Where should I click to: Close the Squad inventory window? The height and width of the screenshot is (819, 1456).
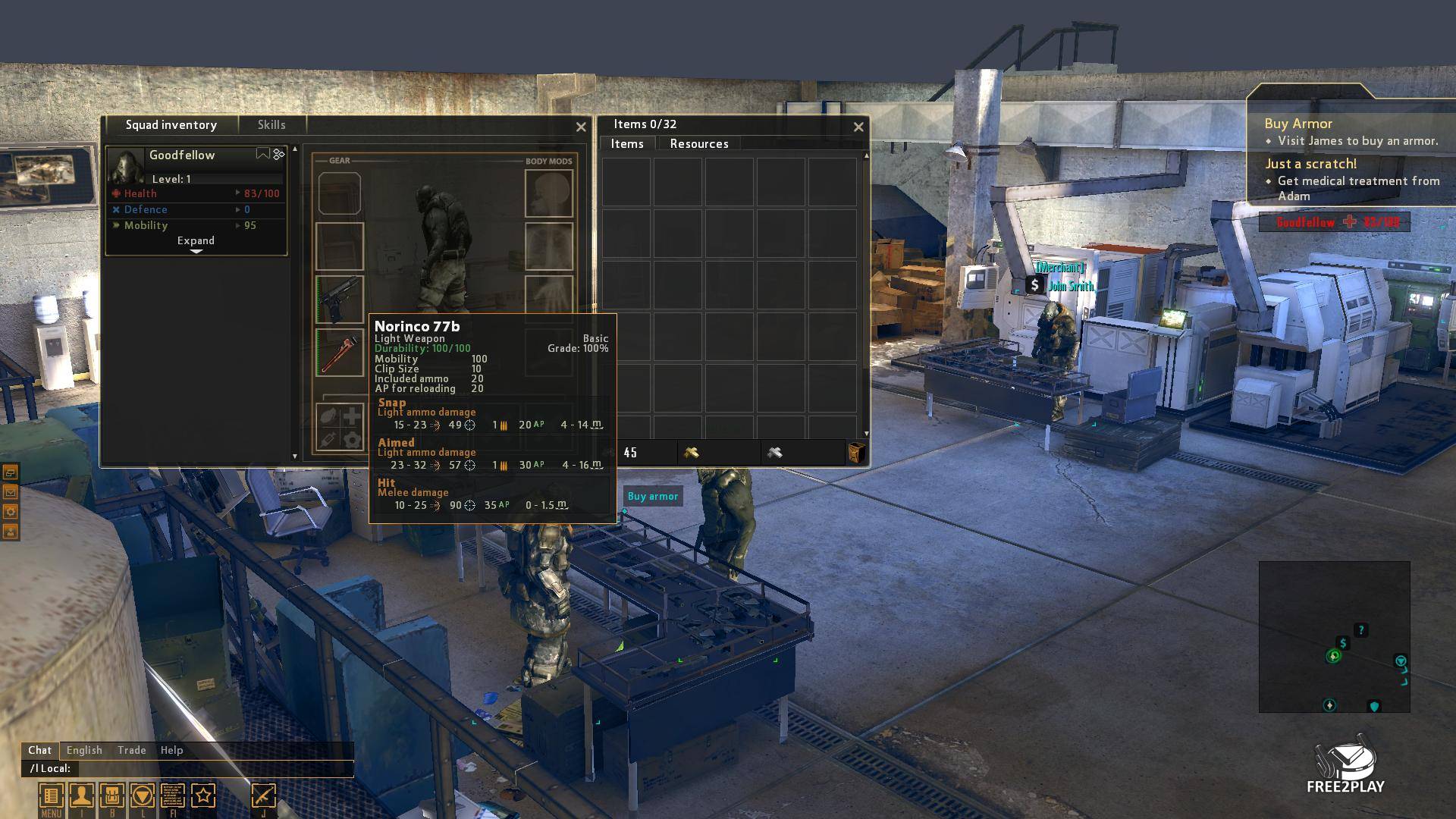coord(581,127)
